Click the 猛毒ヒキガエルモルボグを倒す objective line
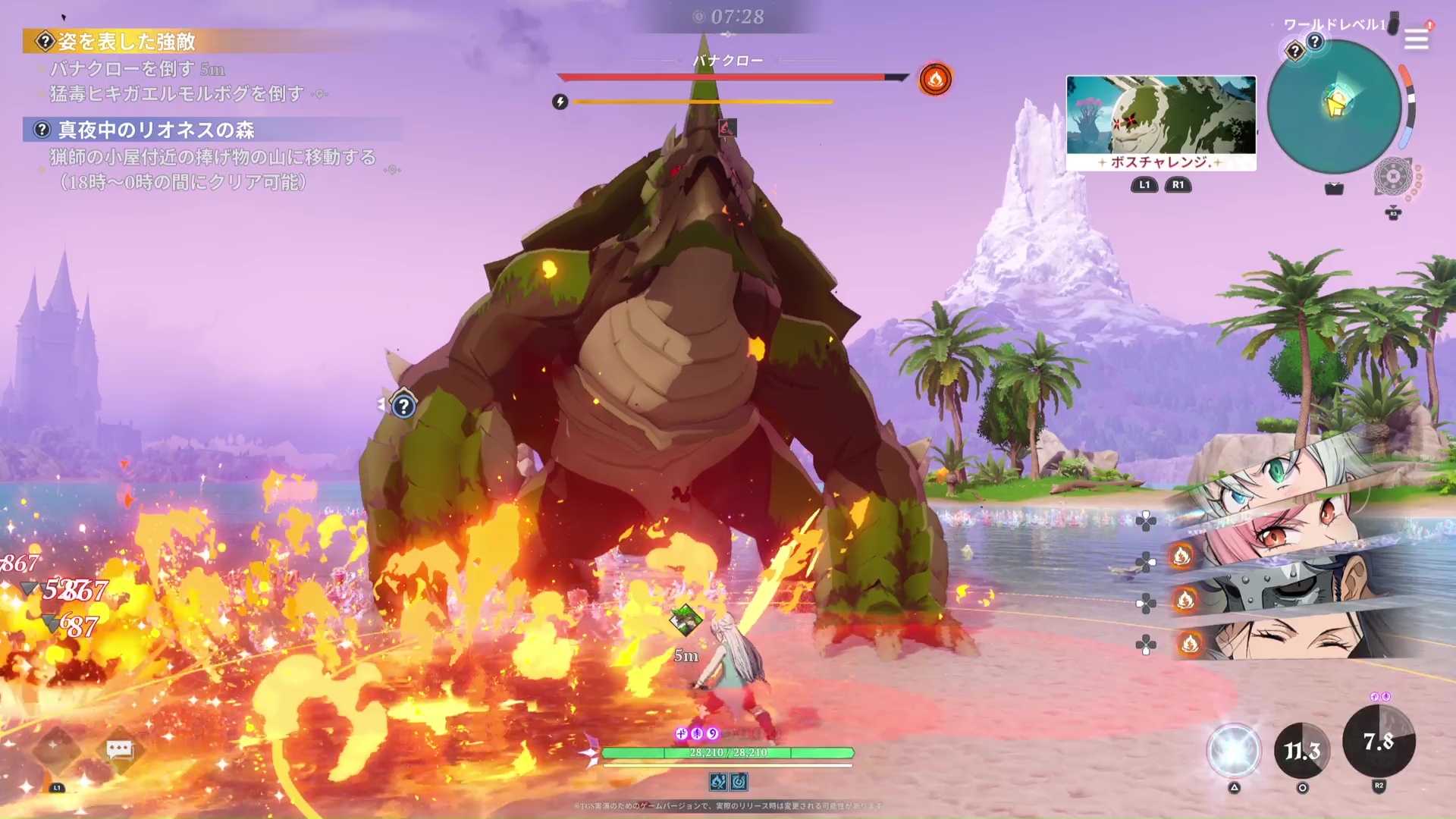Screen dimensions: 1456x819 (177, 94)
